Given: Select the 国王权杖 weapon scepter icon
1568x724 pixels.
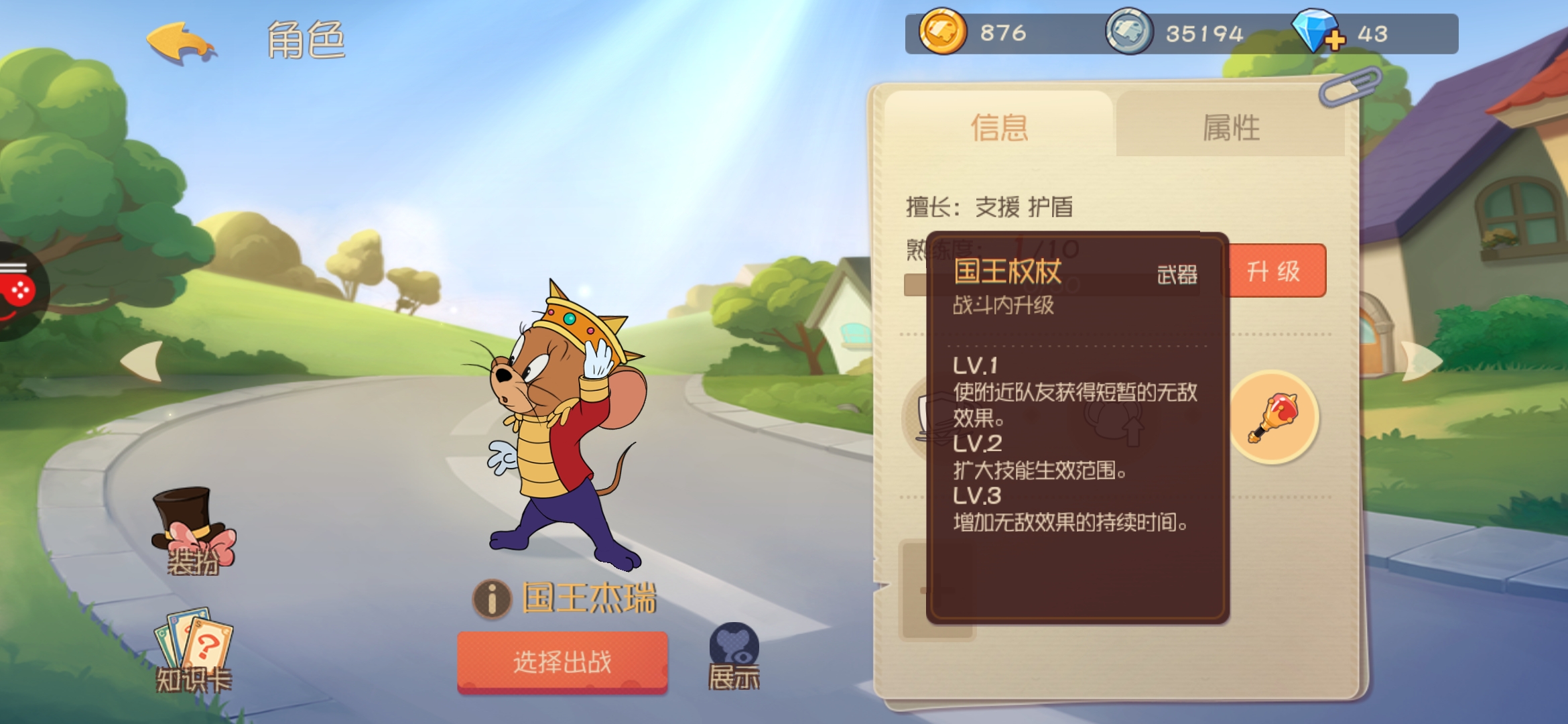Looking at the screenshot, I should coord(1273,417).
